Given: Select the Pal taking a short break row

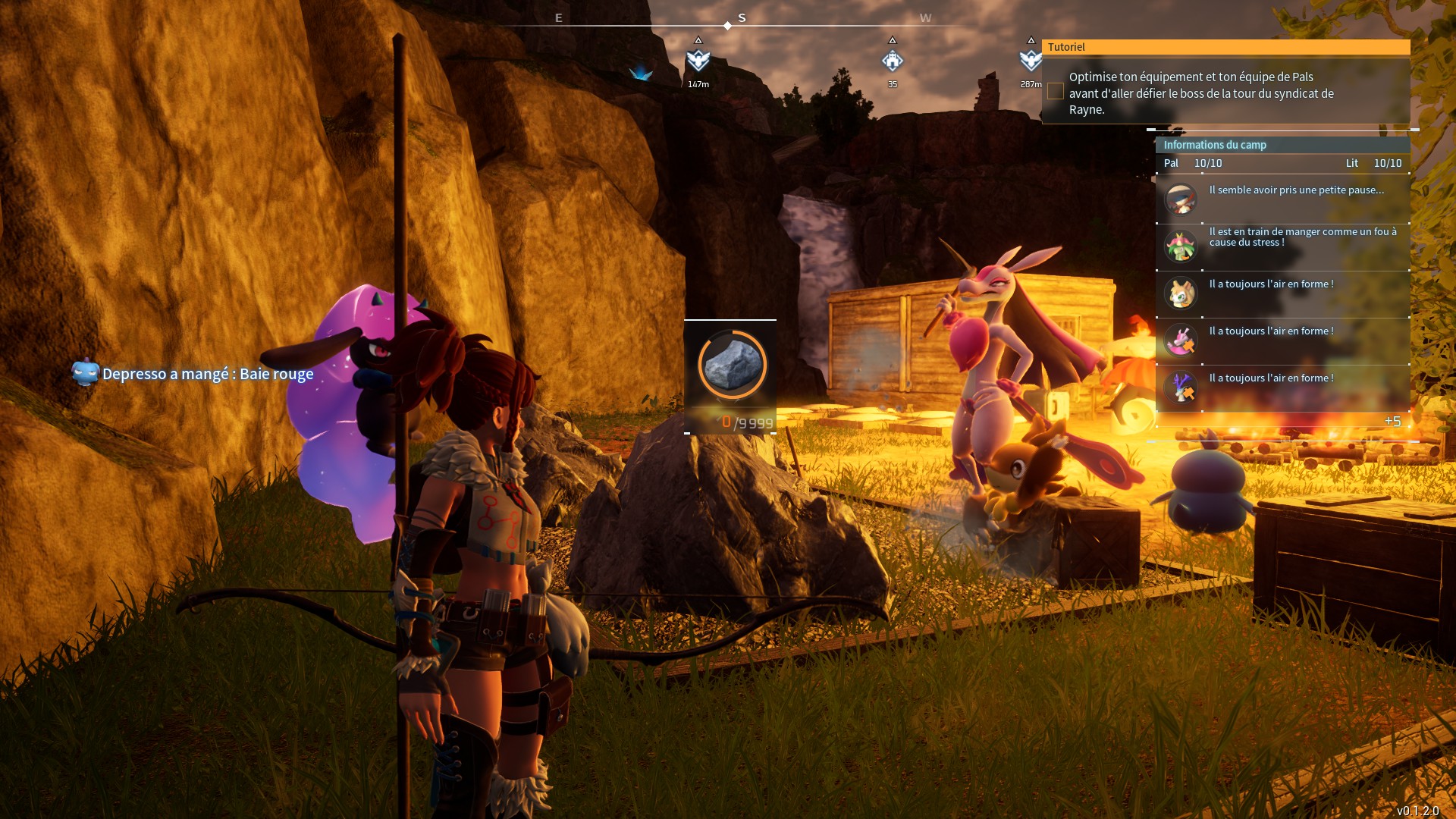Looking at the screenshot, I should (1282, 199).
